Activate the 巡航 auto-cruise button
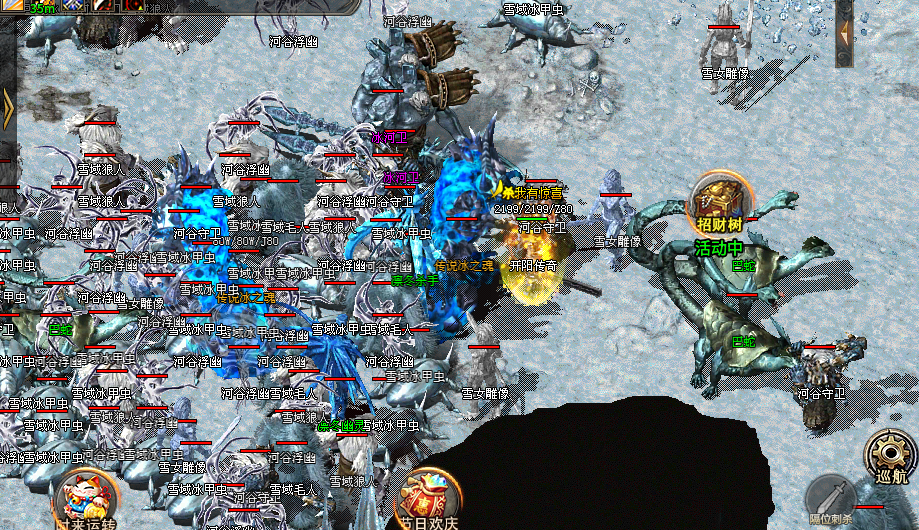Image resolution: width=919 pixels, height=530 pixels. 888,458
